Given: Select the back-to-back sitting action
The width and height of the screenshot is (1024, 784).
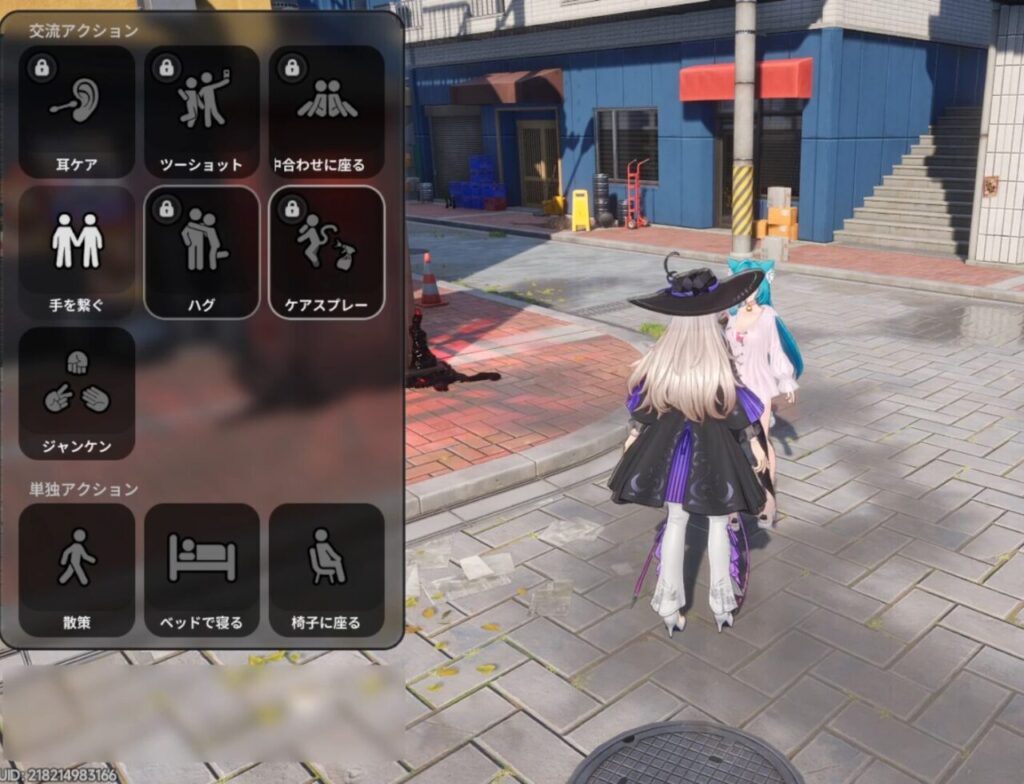Looking at the screenshot, I should click(327, 112).
